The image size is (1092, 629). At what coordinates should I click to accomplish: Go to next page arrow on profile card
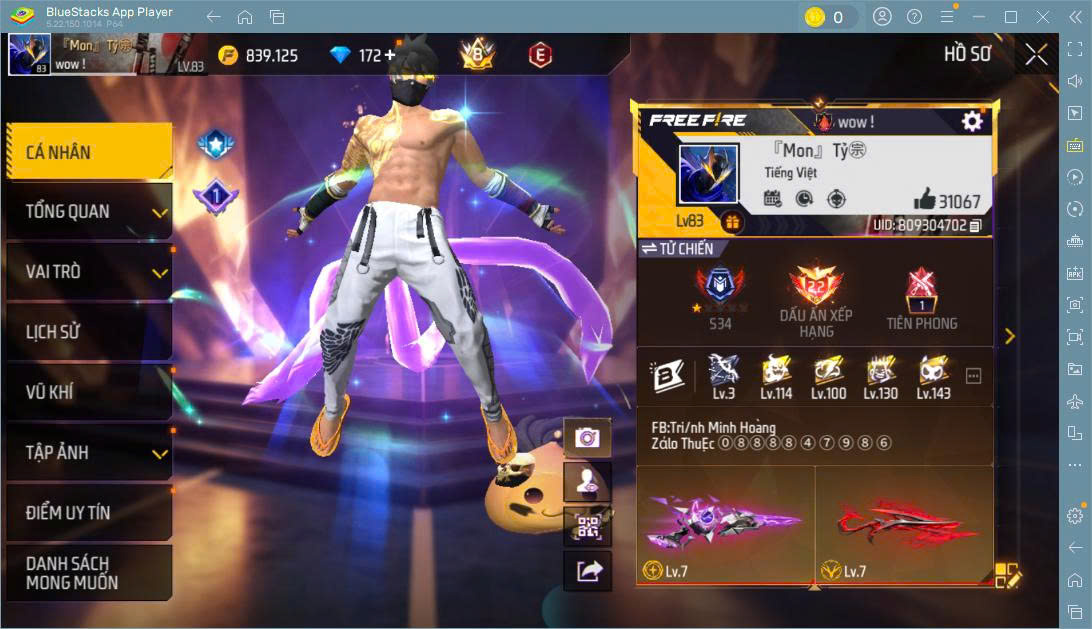(1009, 336)
